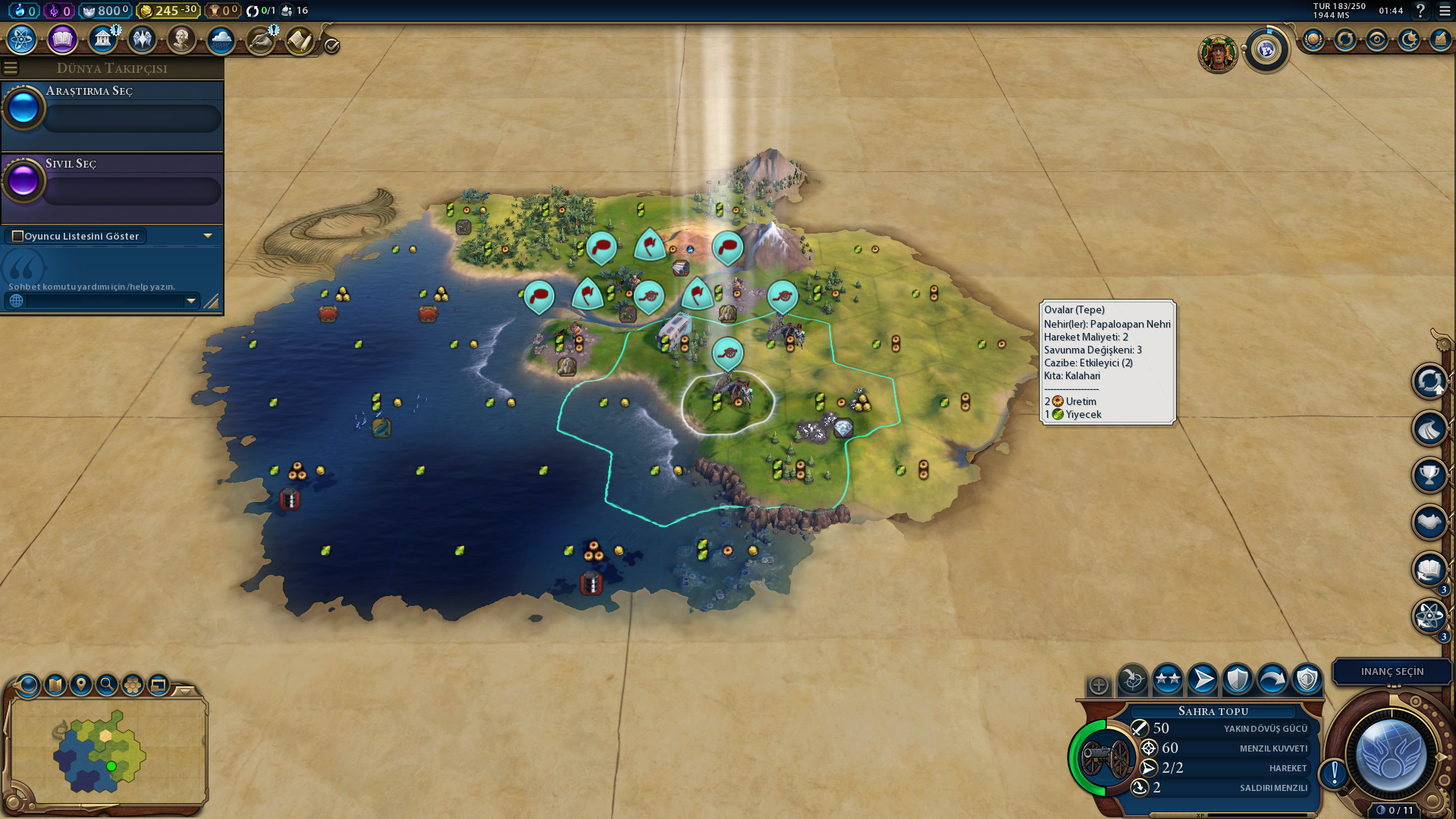Click the minimap

105,751
